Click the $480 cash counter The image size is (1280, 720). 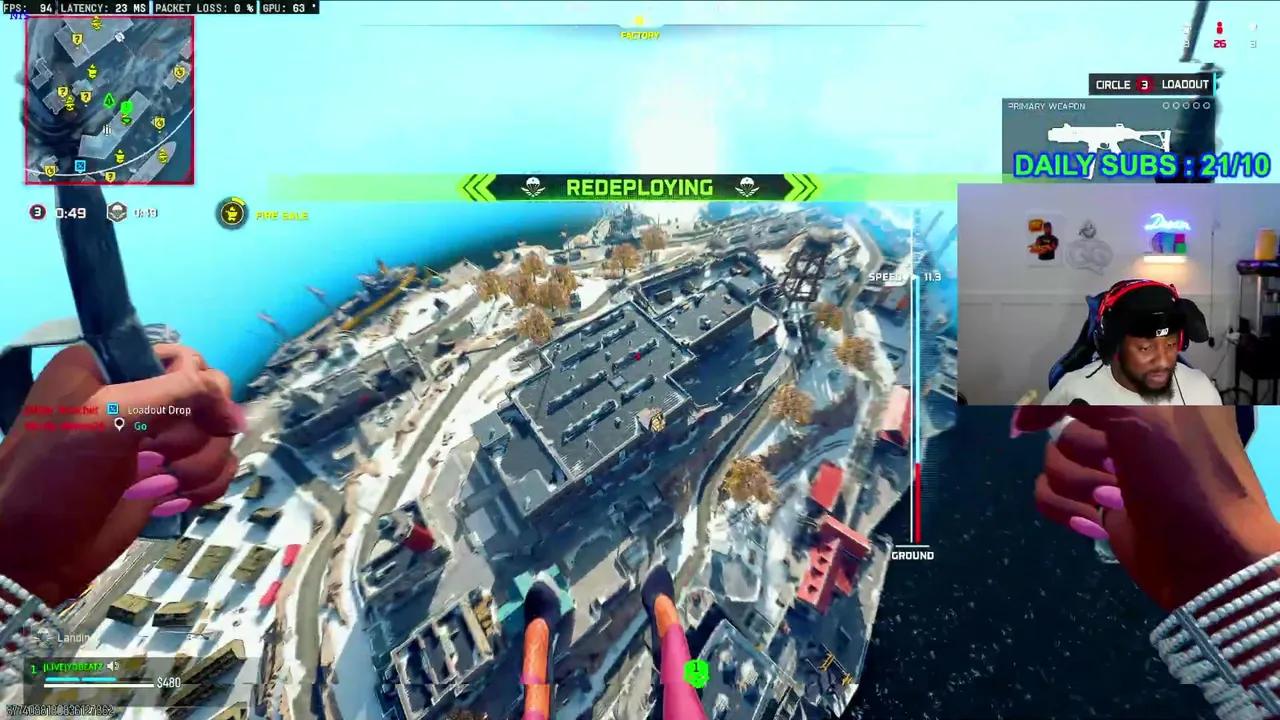(169, 682)
